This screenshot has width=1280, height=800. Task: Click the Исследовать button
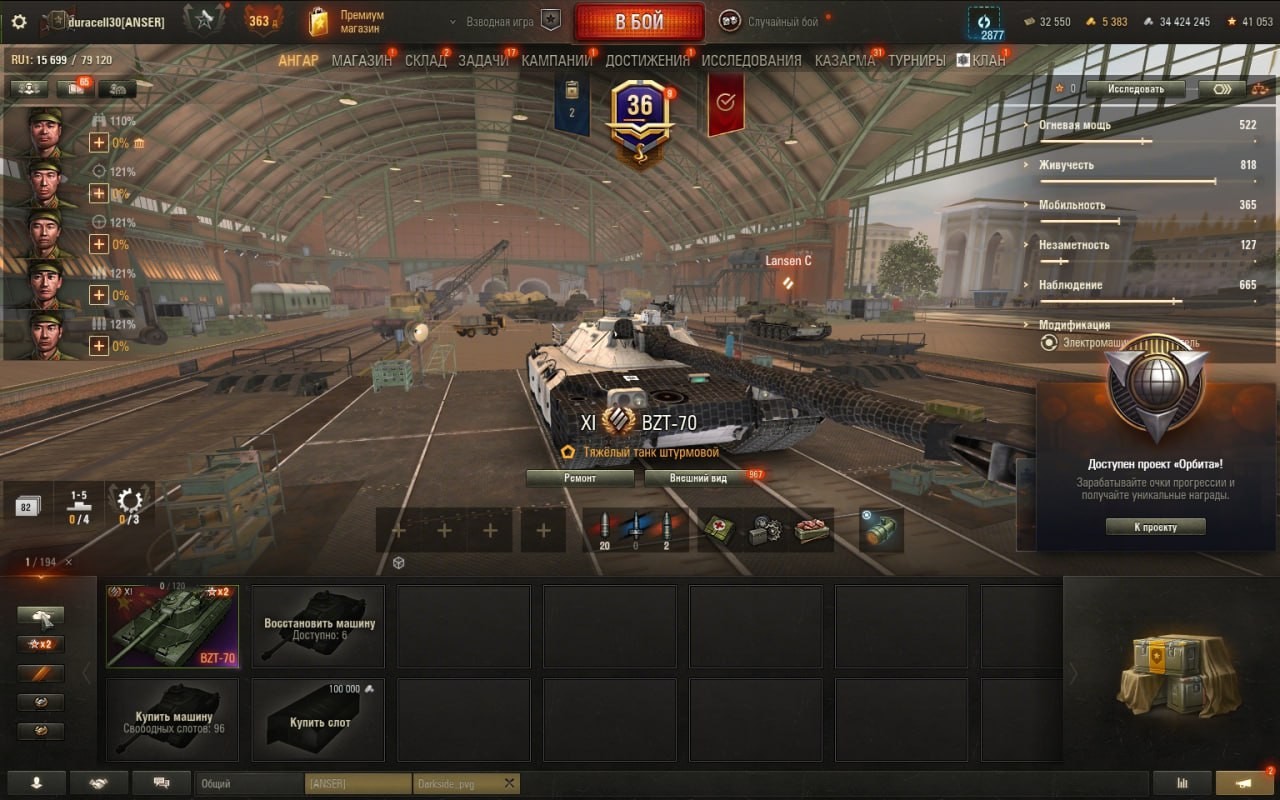coord(1135,89)
